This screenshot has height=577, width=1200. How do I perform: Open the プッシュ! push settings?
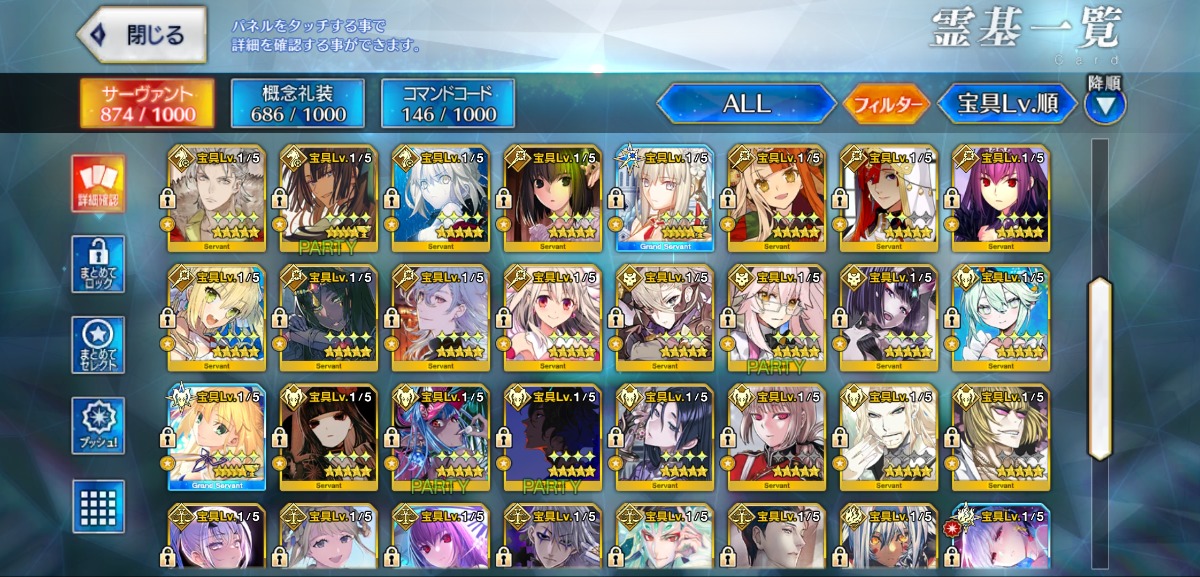[98, 427]
